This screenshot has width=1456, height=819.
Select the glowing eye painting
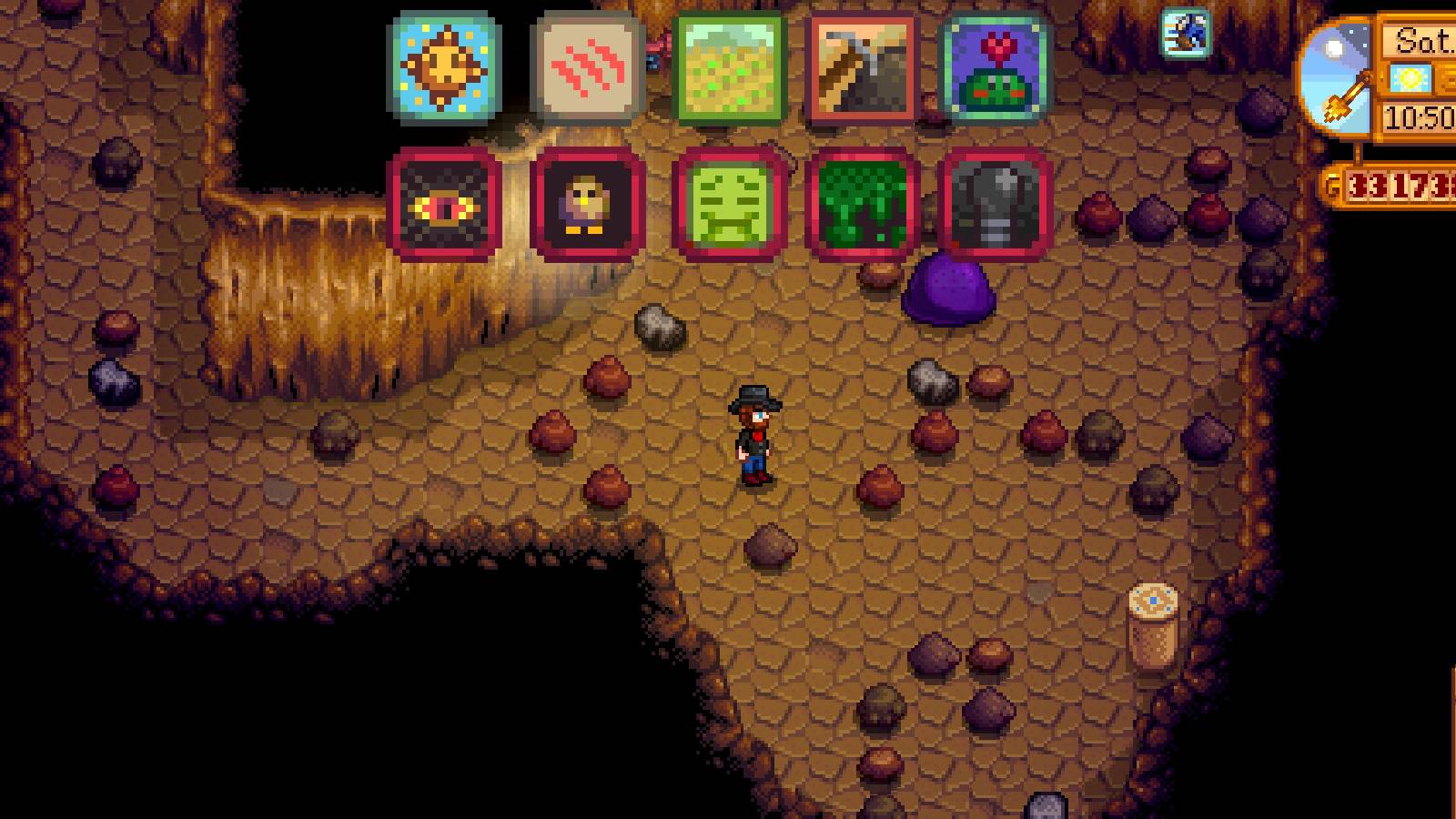[443, 204]
